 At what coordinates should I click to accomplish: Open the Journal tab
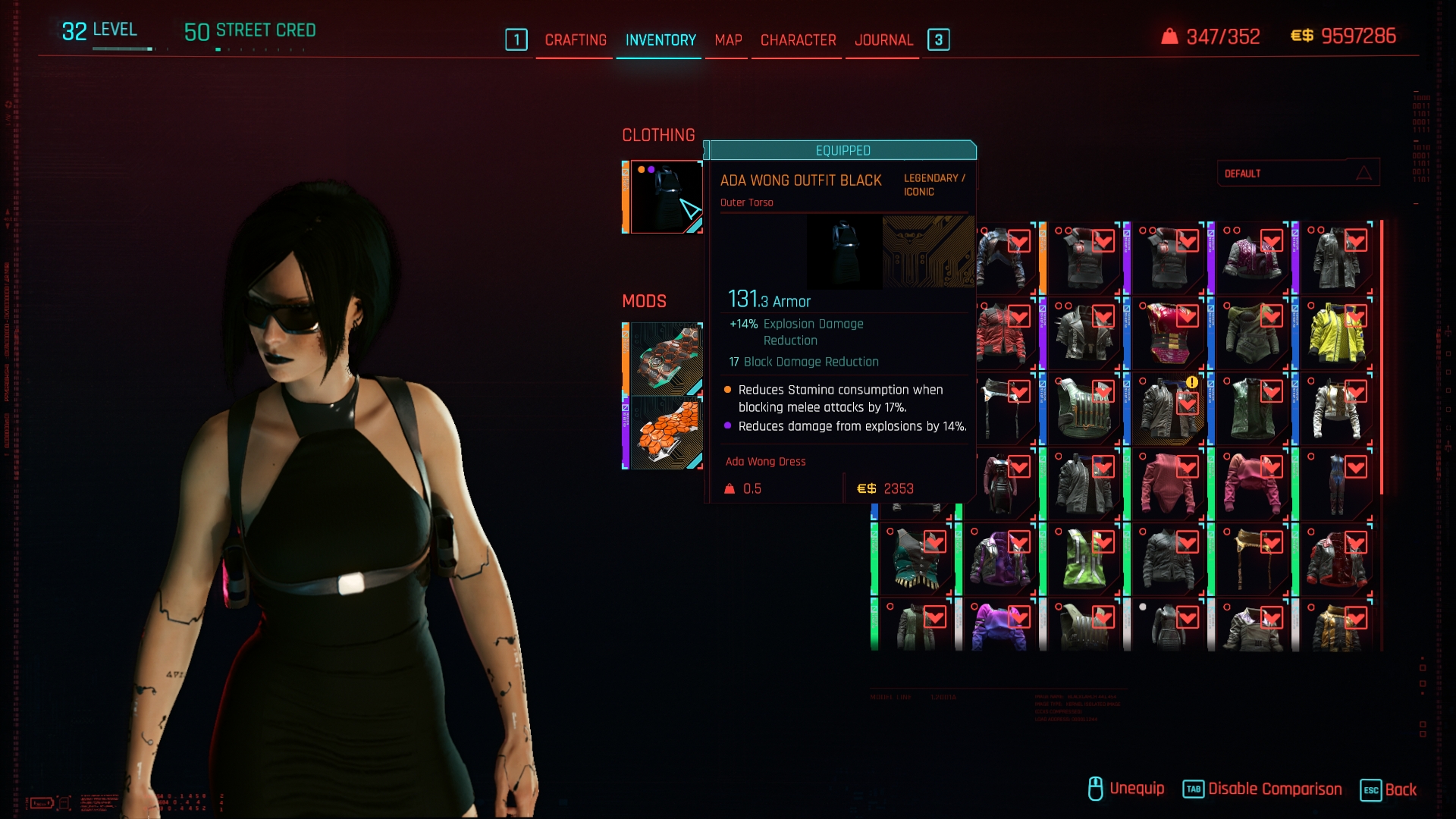883,40
